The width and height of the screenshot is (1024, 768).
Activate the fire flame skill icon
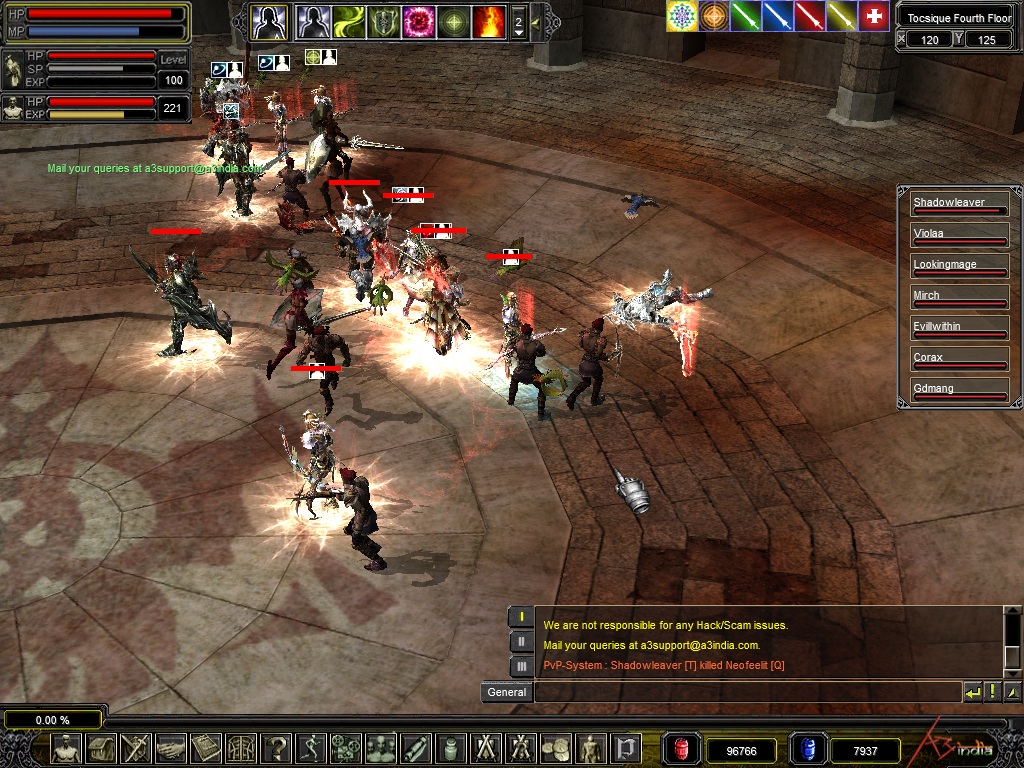click(490, 21)
